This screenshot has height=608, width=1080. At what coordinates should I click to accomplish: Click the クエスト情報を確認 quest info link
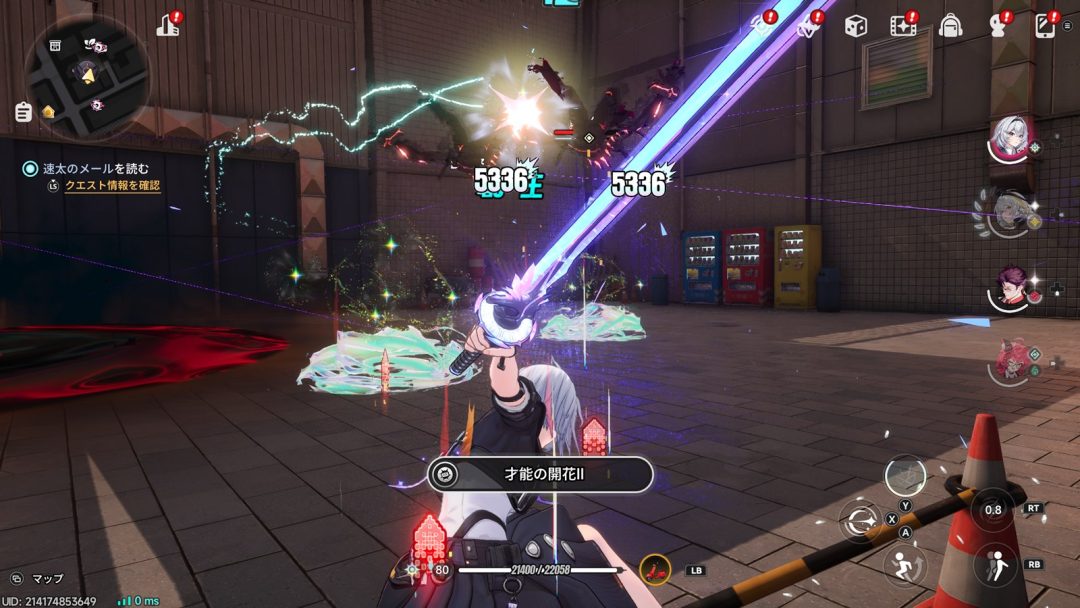[112, 186]
